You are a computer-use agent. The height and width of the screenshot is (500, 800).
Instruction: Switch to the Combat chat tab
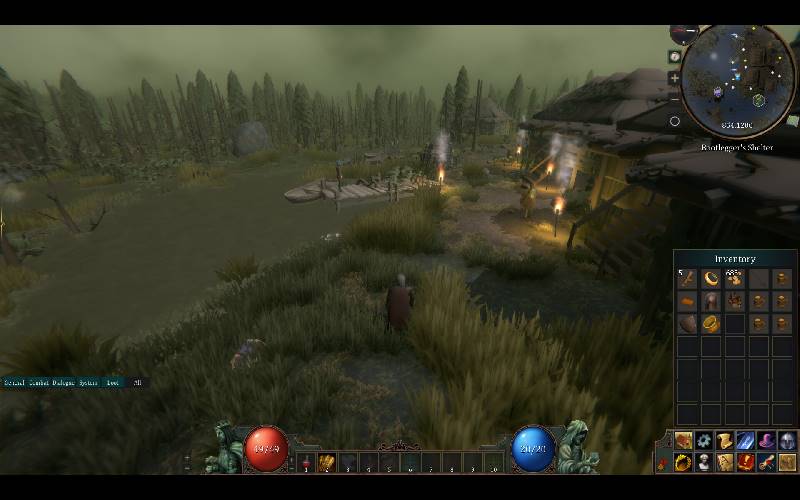tap(39, 383)
